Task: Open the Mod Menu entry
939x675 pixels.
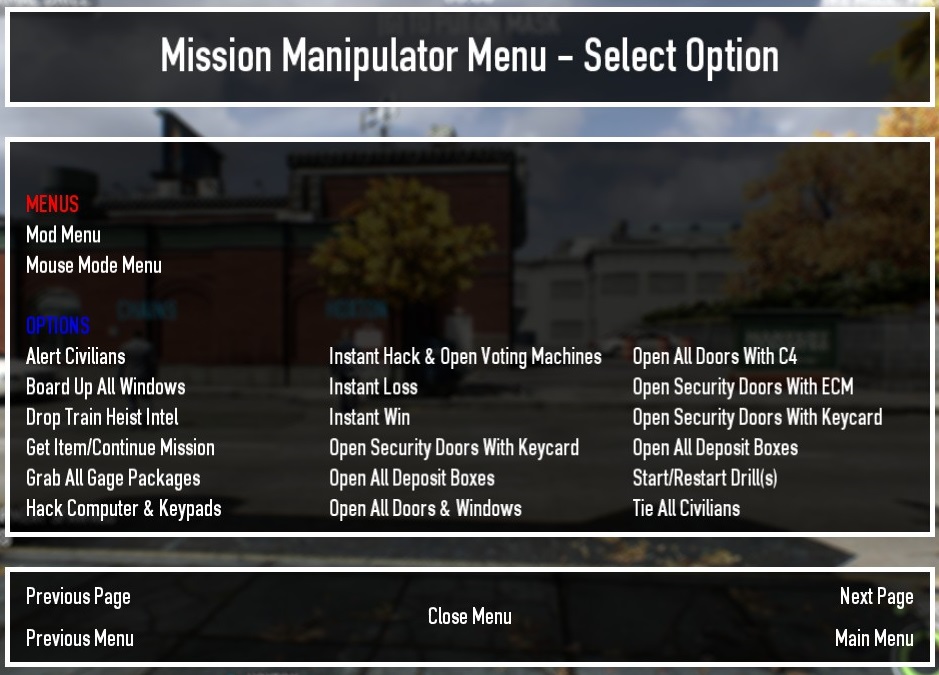Action: click(x=63, y=235)
